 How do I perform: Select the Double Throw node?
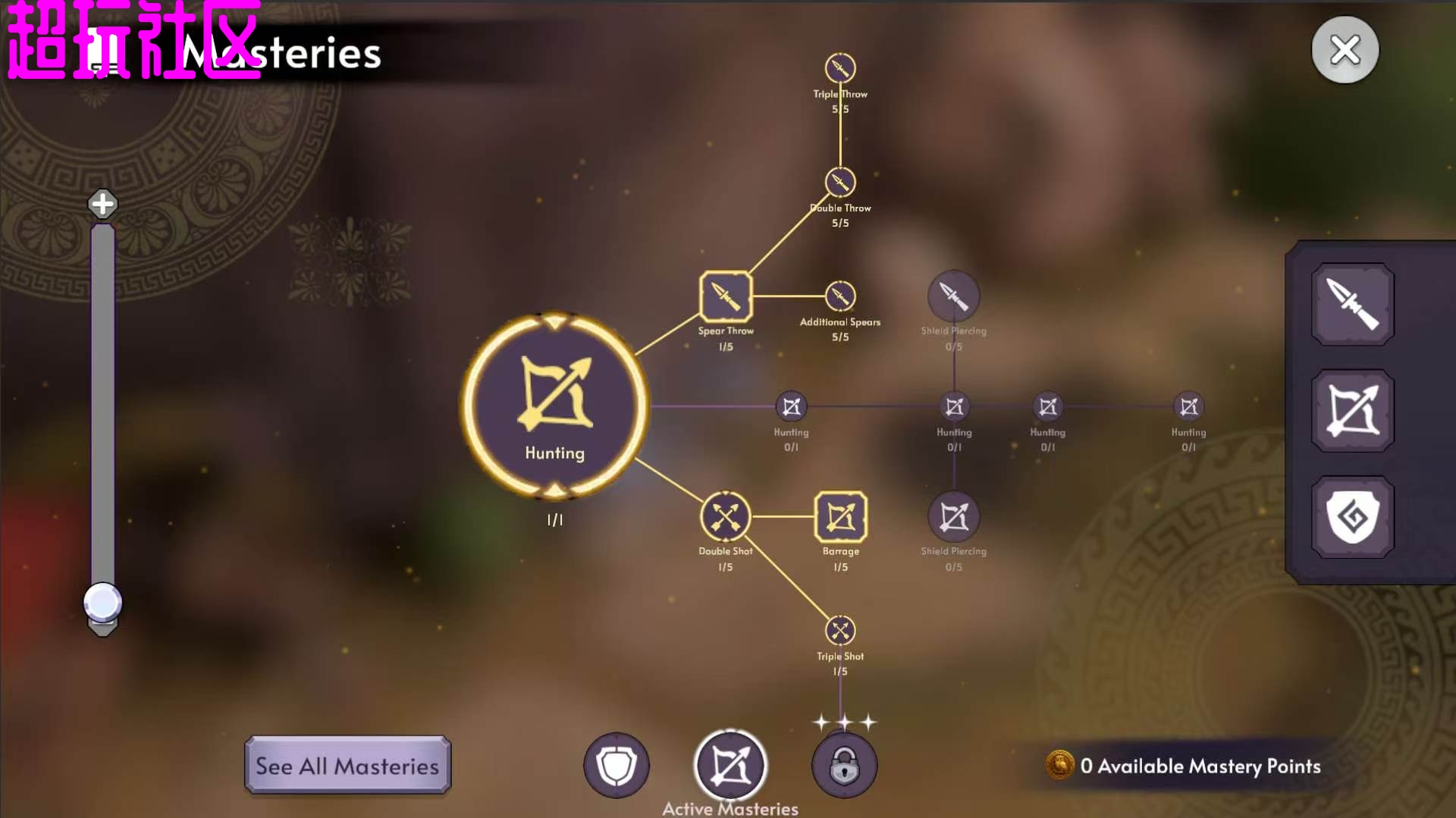pyautogui.click(x=840, y=183)
